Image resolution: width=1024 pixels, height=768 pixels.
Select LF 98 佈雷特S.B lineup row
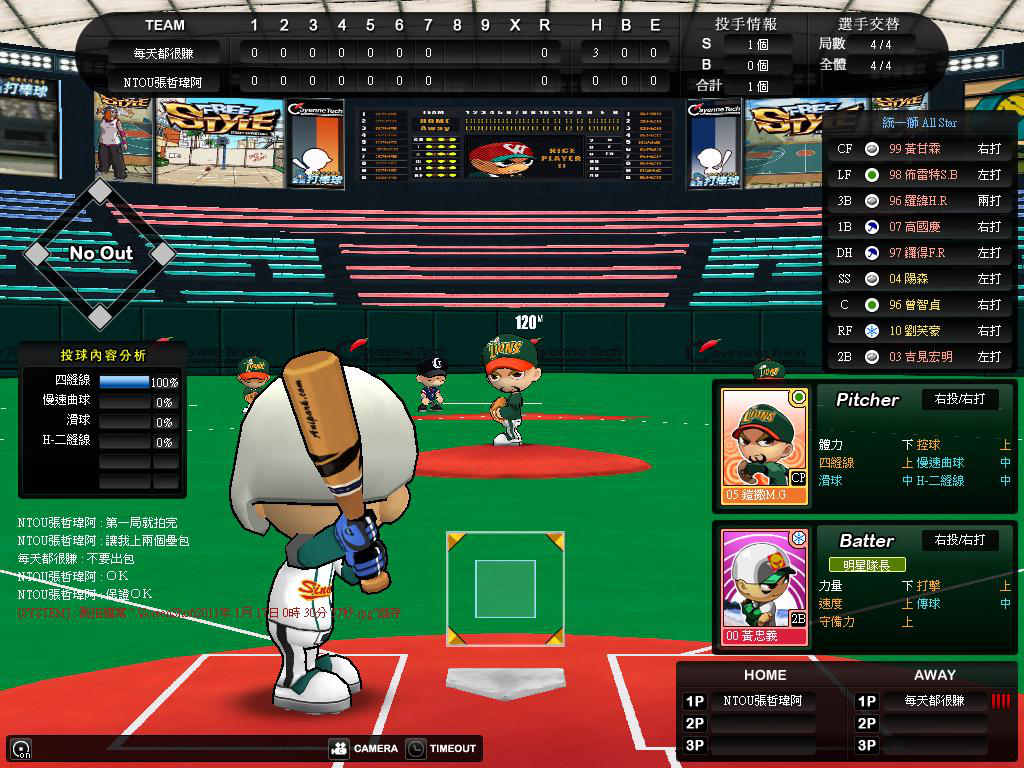pyautogui.click(x=919, y=174)
